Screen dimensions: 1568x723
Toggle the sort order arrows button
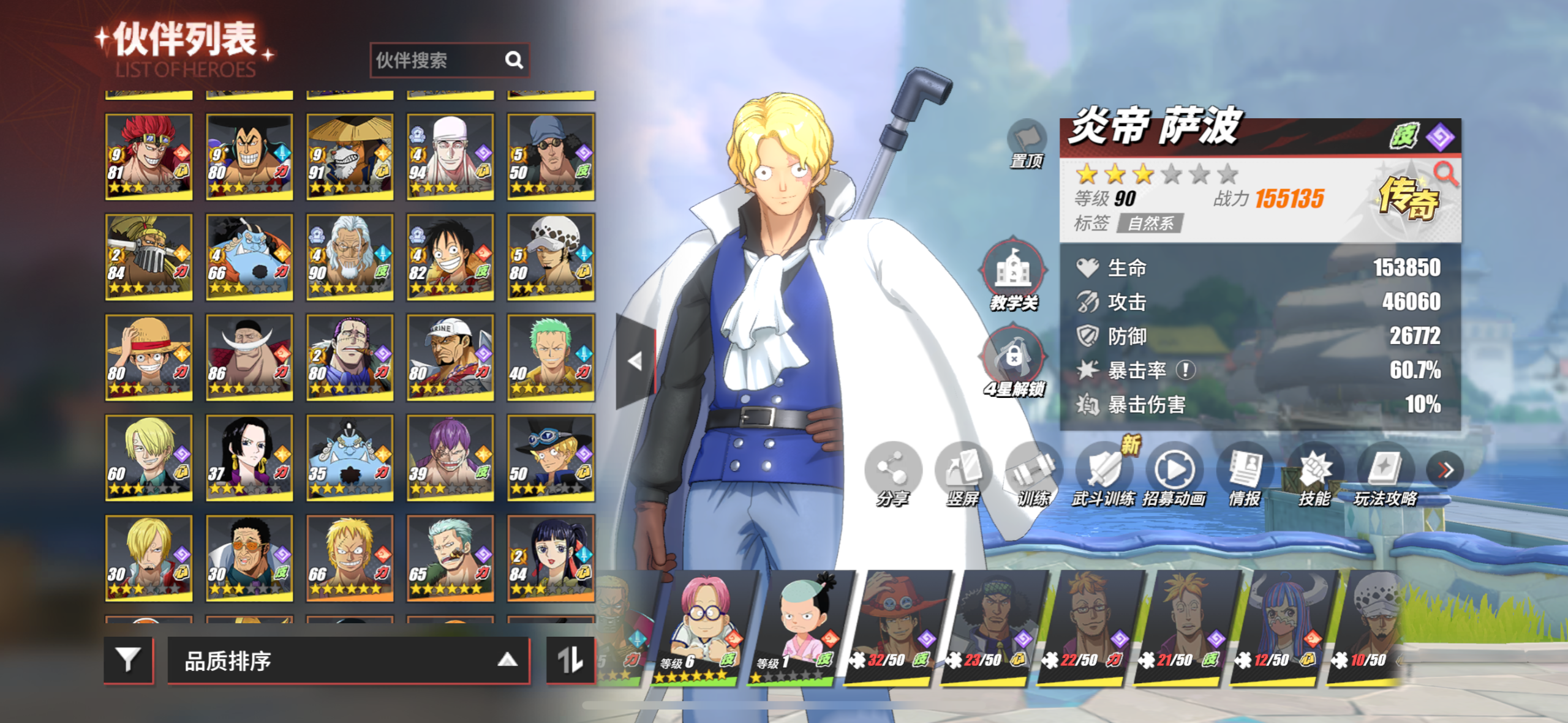(x=570, y=660)
